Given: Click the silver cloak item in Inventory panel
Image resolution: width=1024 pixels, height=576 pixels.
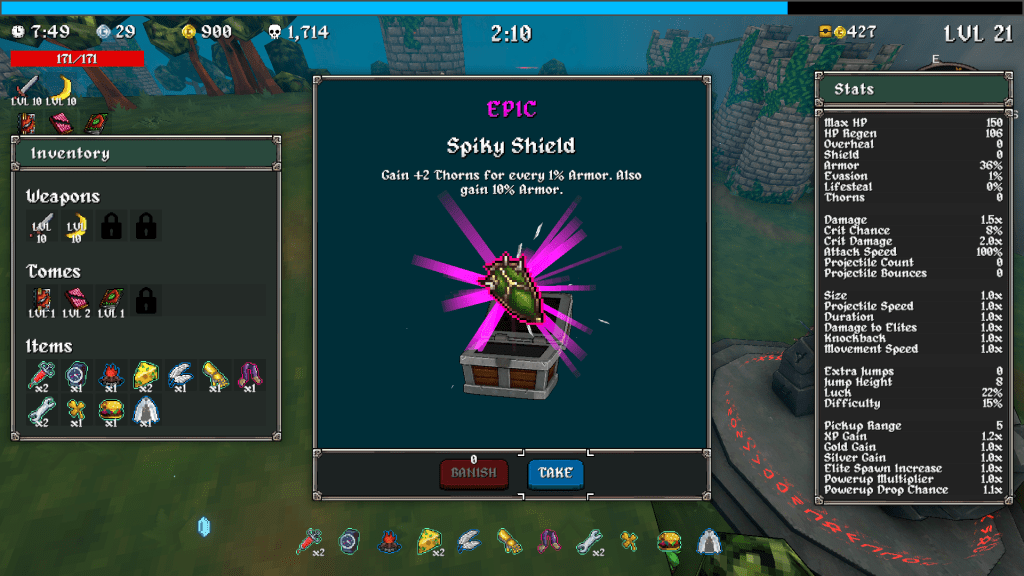Looking at the screenshot, I should 146,410.
